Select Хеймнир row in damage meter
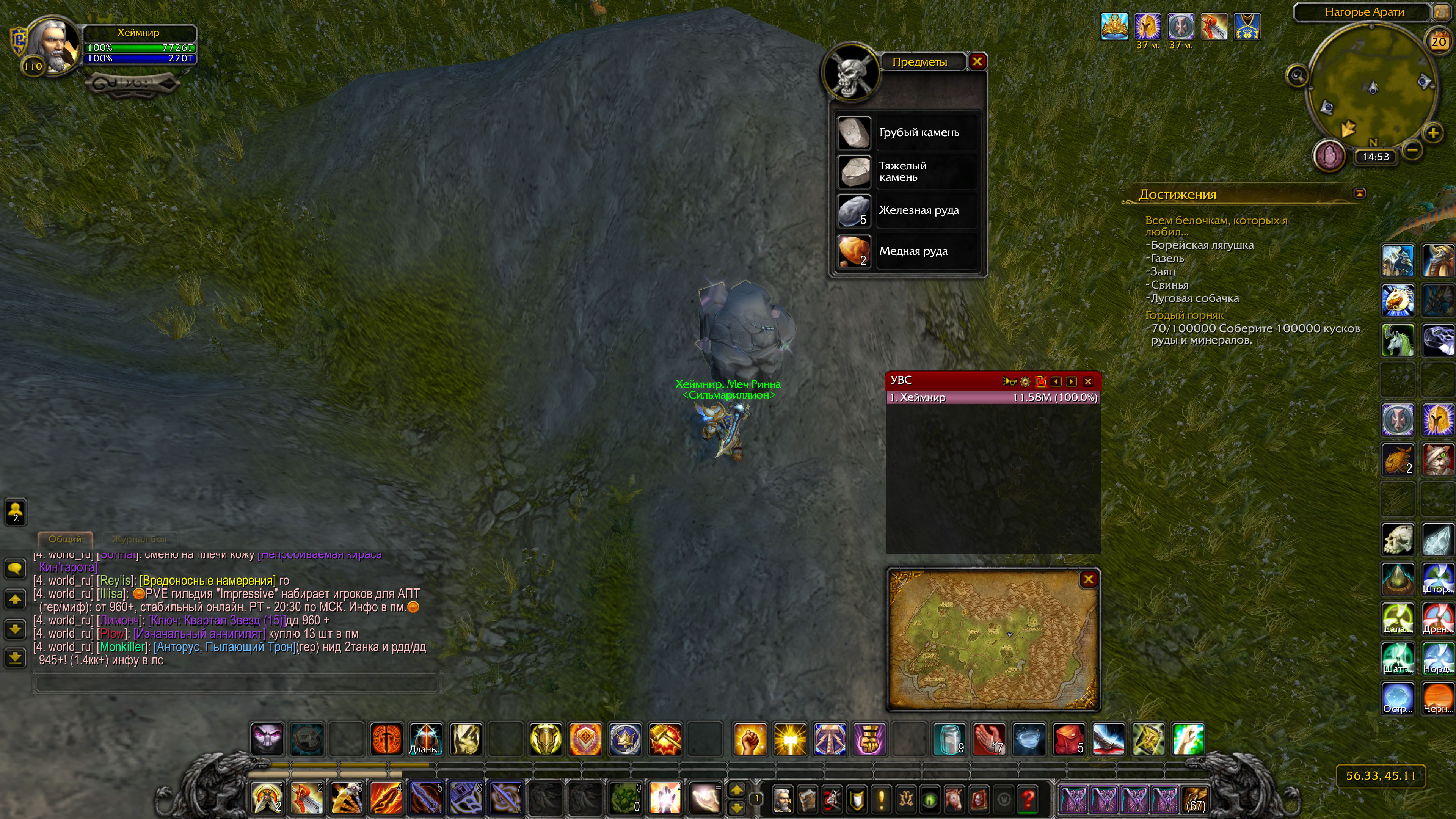This screenshot has width=1456, height=819. click(993, 397)
